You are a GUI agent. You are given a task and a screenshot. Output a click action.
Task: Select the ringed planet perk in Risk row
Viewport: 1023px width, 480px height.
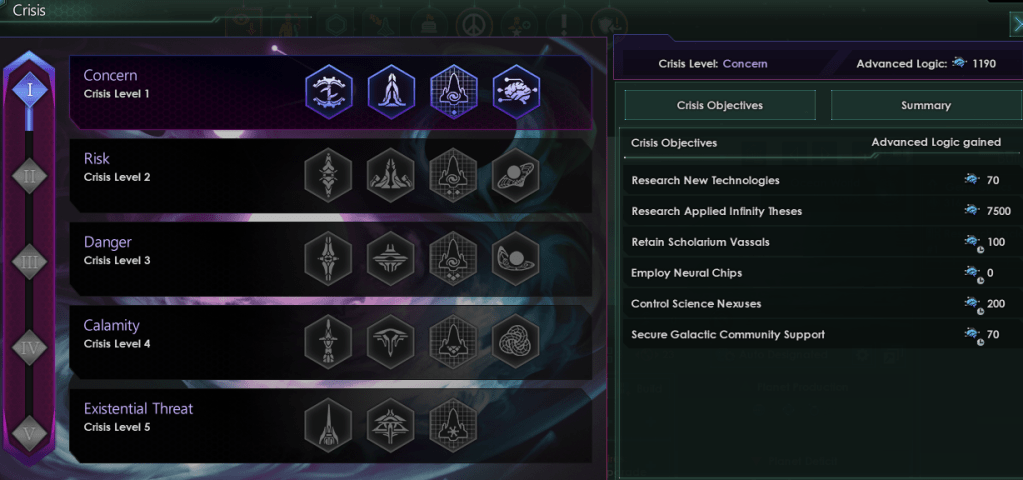516,176
